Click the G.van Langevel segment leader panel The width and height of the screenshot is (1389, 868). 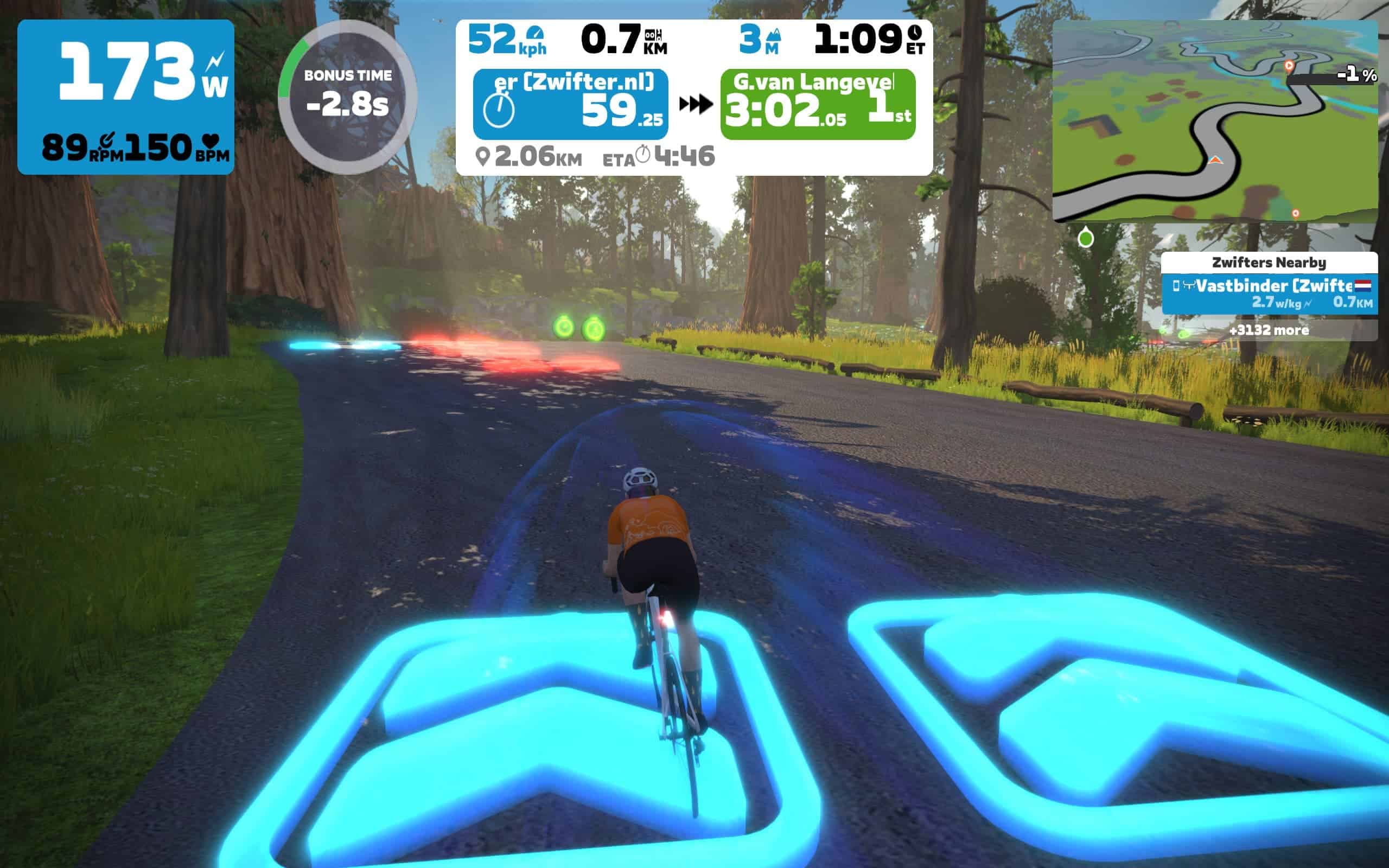coord(817,104)
